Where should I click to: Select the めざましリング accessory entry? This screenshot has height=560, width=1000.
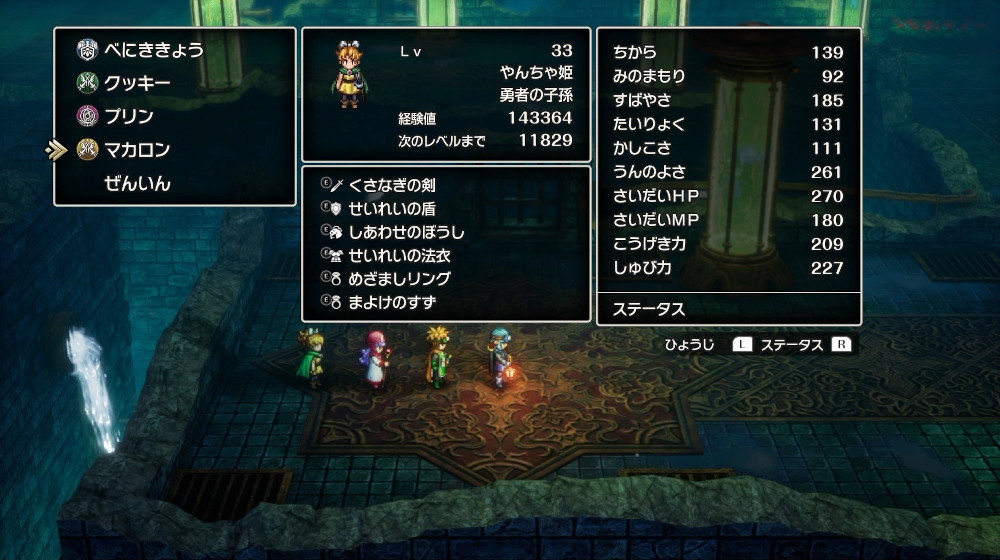click(399, 278)
